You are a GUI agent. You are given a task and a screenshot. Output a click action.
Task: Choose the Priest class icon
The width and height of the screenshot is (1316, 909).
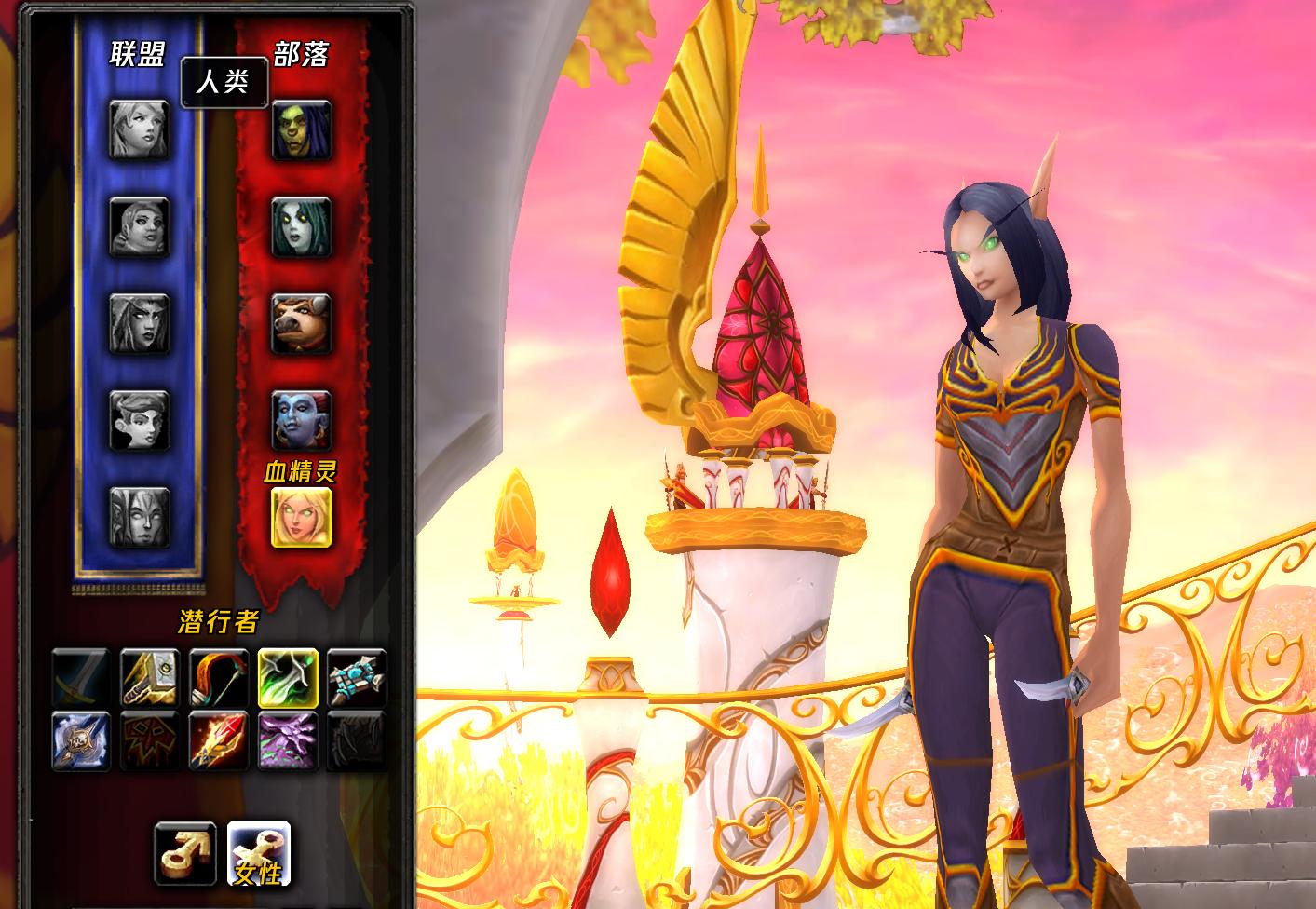pyautogui.click(x=357, y=678)
